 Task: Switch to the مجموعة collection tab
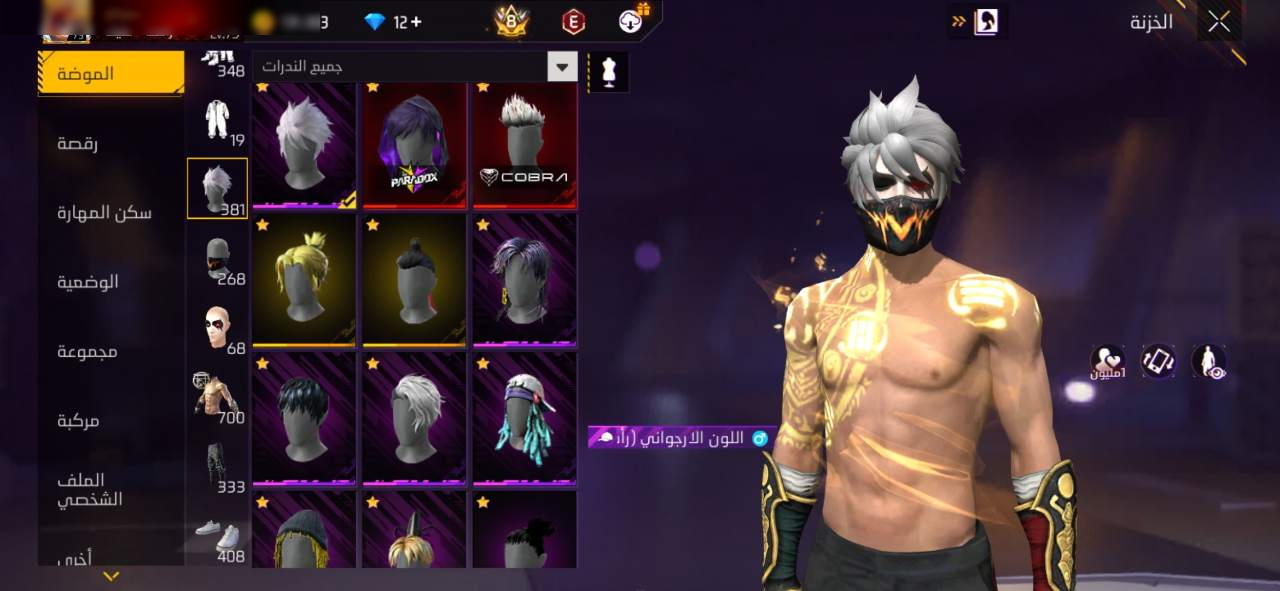point(88,351)
